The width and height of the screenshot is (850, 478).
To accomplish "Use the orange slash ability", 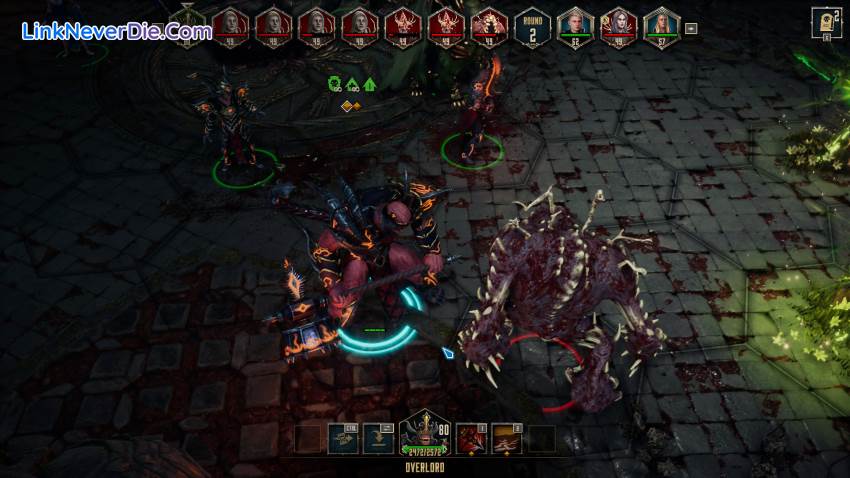I will pos(507,439).
